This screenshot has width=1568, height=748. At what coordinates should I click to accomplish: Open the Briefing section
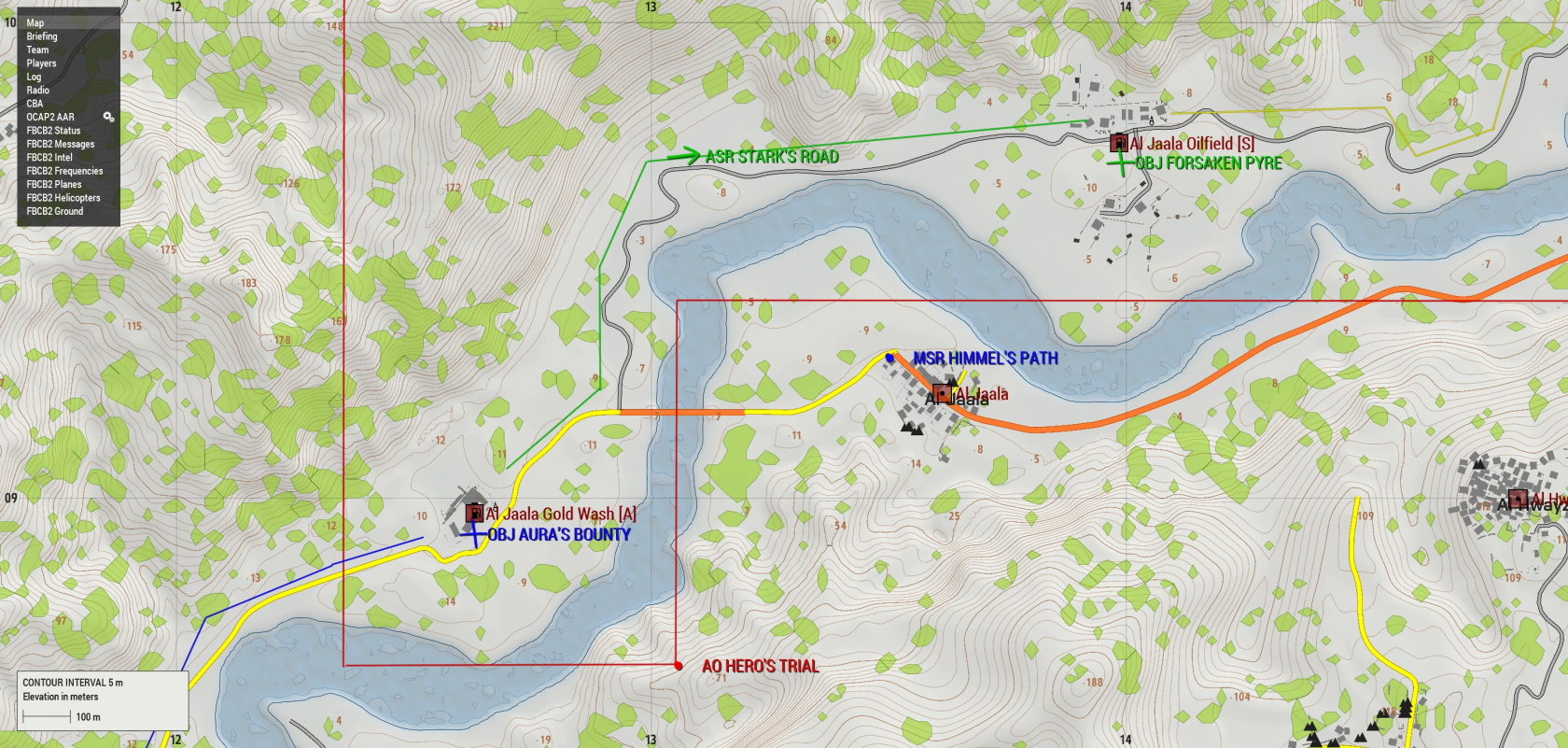42,36
